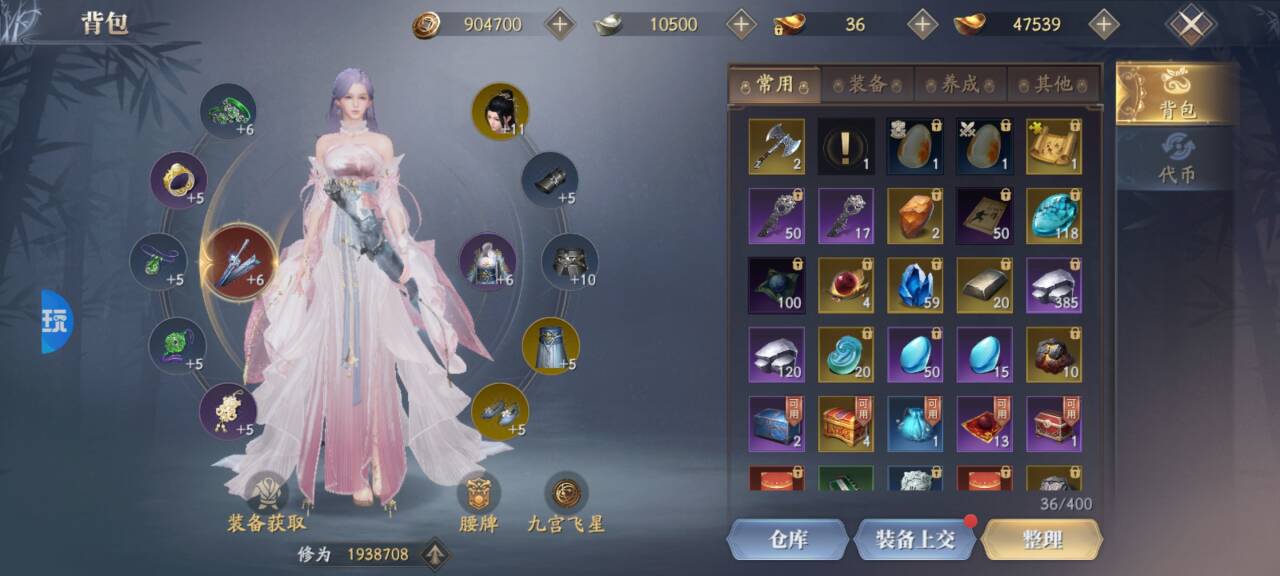The height and width of the screenshot is (576, 1280).
Task: Click the 装备上交 button
Action: [914, 540]
